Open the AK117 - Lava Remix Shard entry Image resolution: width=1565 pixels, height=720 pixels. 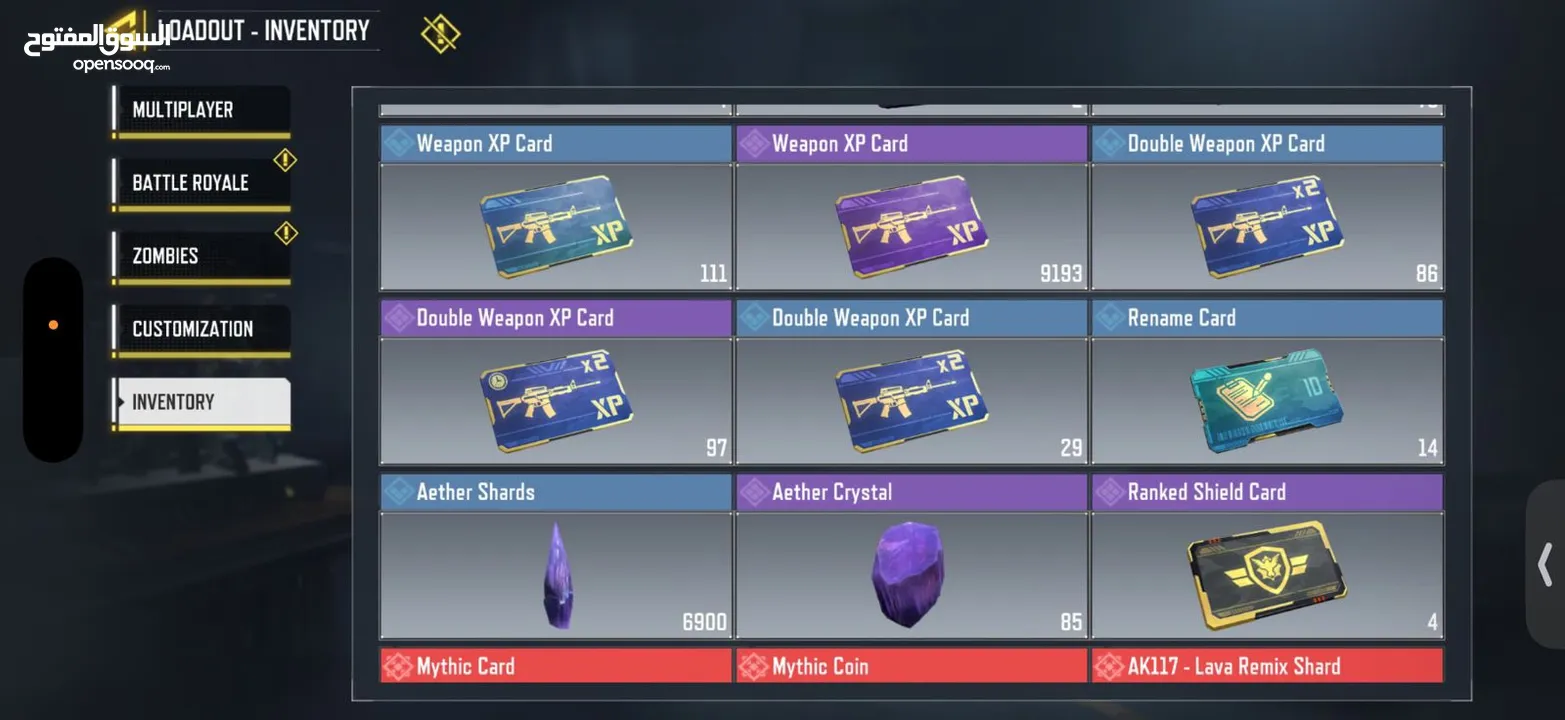(1267, 665)
